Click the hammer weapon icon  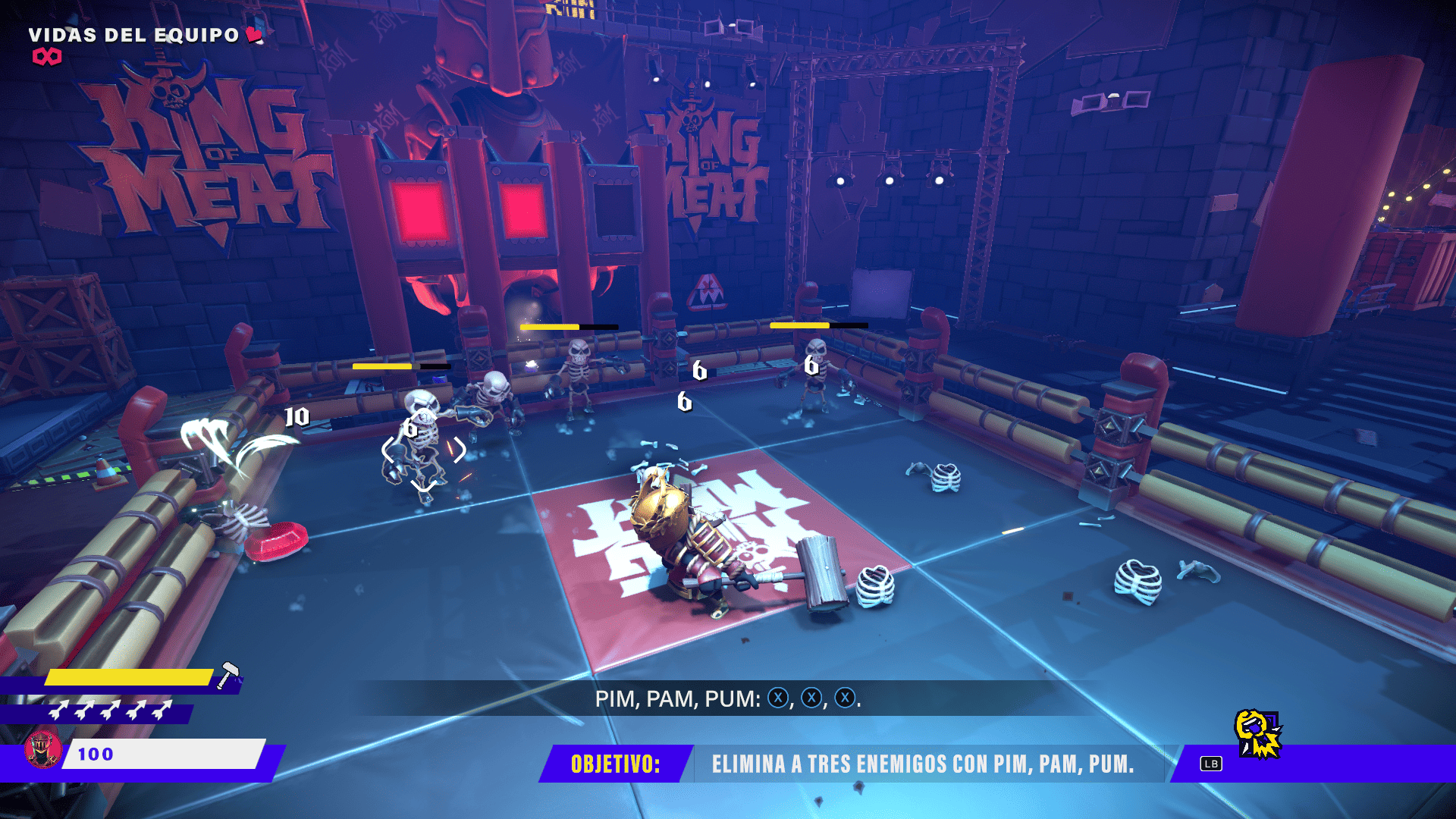point(228,675)
